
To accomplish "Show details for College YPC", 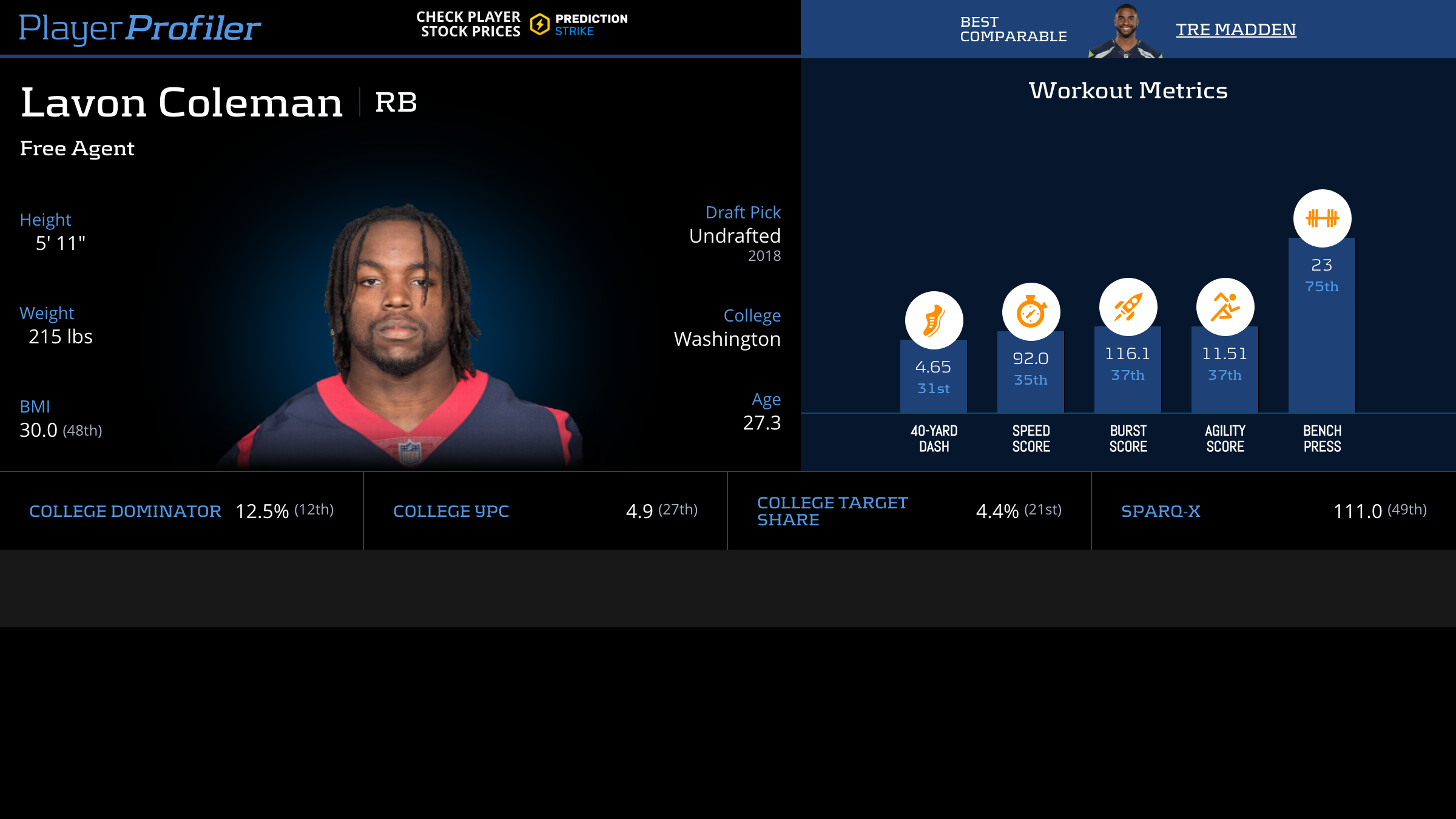I will point(451,511).
